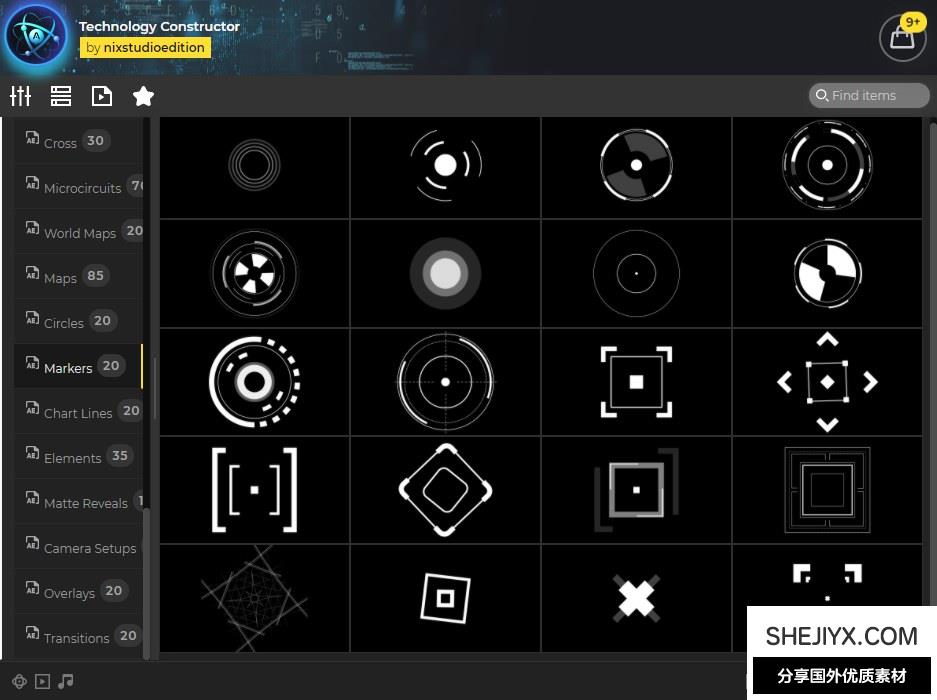
Task: Toggle the music note icon
Action: point(66,681)
